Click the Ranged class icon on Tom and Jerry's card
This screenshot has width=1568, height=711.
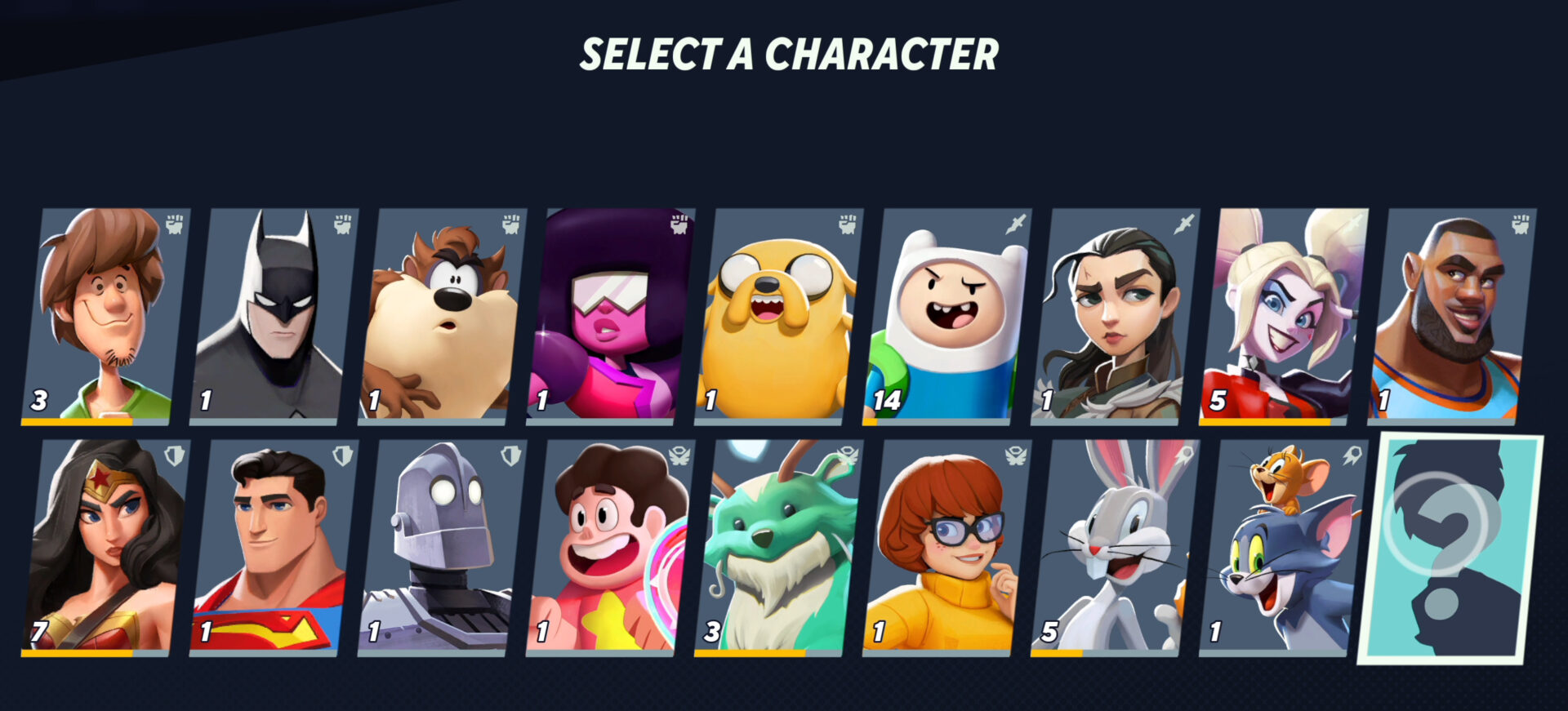pyautogui.click(x=1352, y=457)
